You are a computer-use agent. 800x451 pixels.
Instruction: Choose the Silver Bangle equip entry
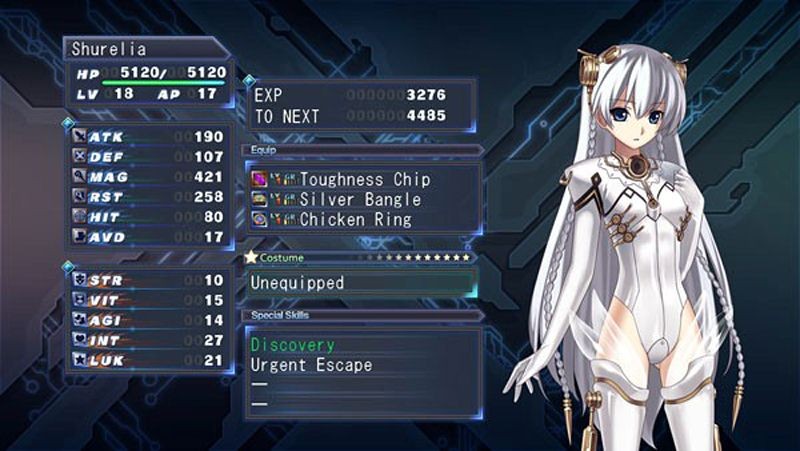click(360, 200)
